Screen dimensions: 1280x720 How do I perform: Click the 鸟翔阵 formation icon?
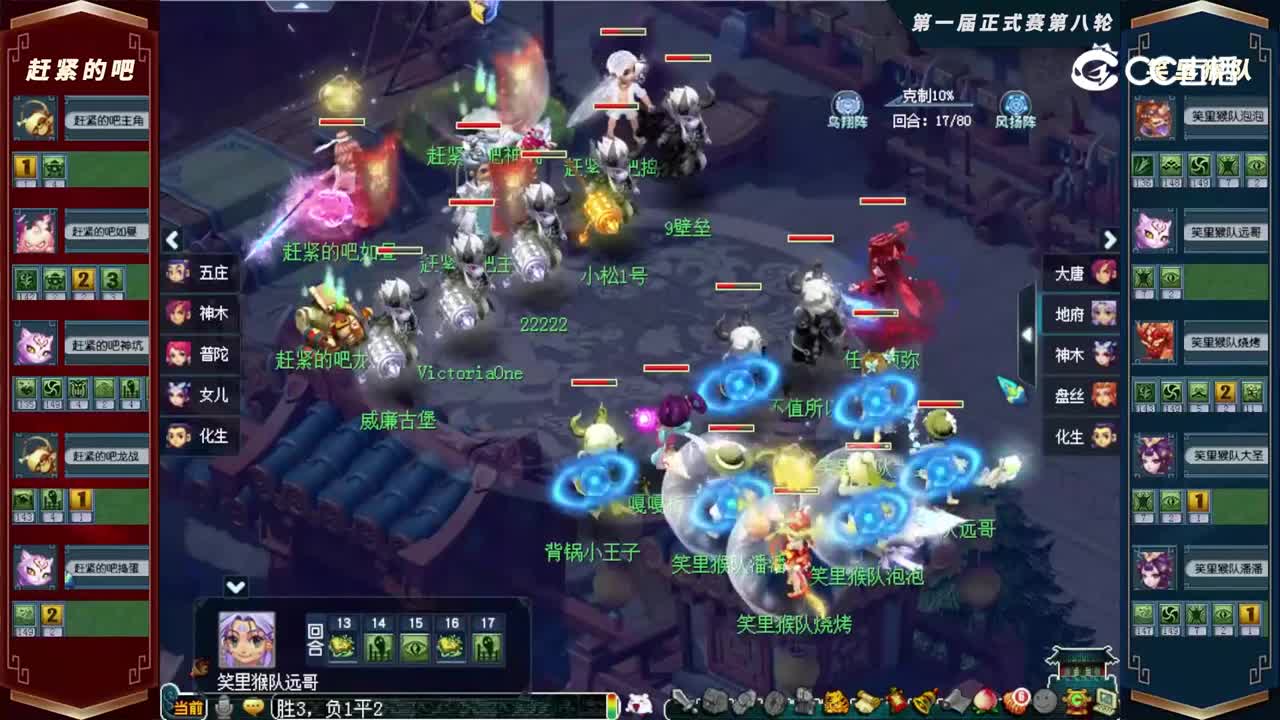pyautogui.click(x=845, y=103)
